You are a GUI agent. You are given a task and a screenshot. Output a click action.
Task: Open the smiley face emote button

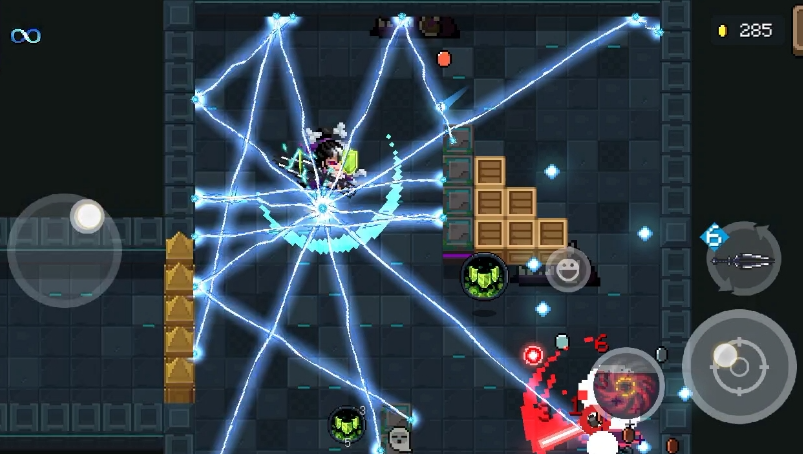[567, 269]
